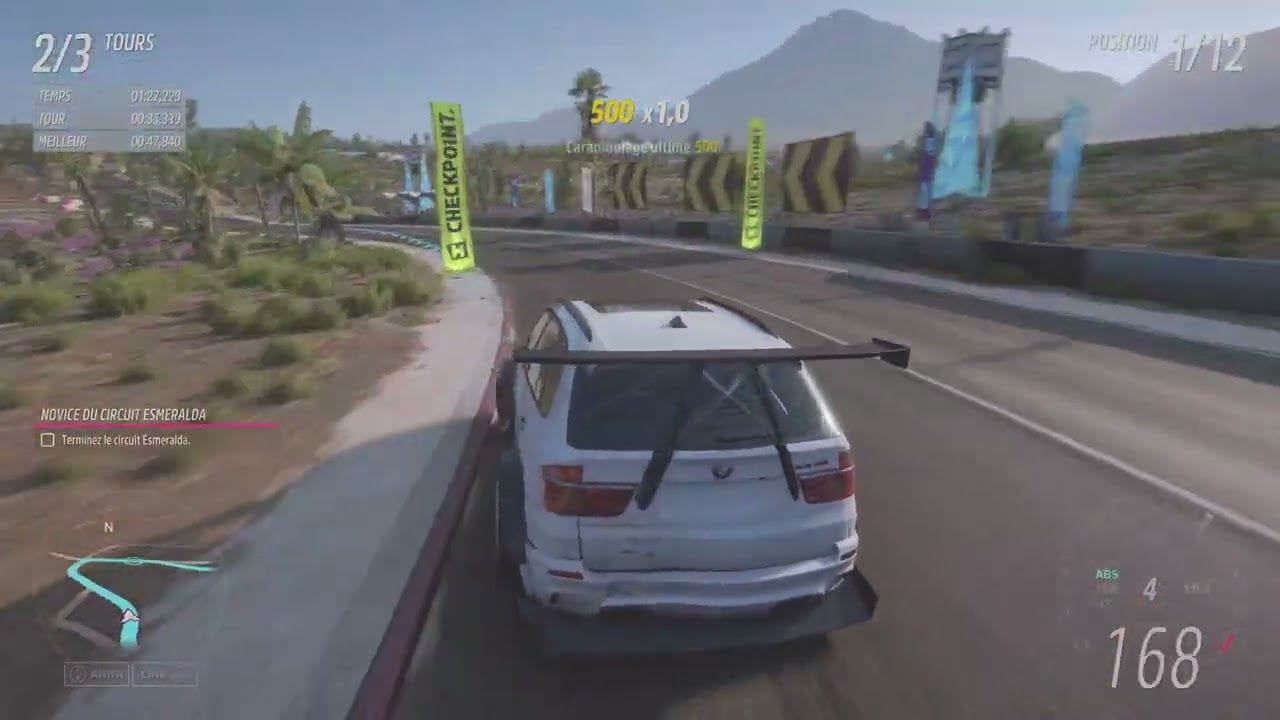Tick the Terminez le circuit Esmeralda checkbox
The width and height of the screenshot is (1280, 720).
(47, 440)
